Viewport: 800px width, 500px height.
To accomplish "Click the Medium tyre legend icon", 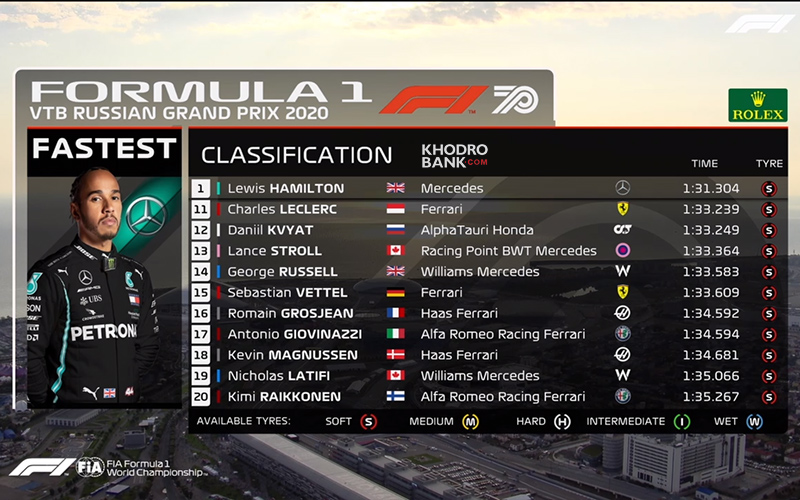I will (470, 422).
